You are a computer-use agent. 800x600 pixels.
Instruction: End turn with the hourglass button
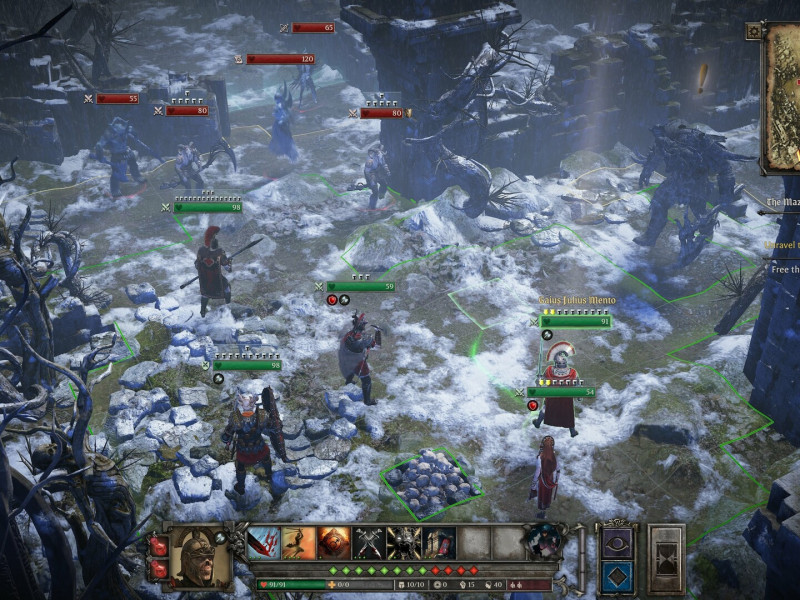coord(666,558)
